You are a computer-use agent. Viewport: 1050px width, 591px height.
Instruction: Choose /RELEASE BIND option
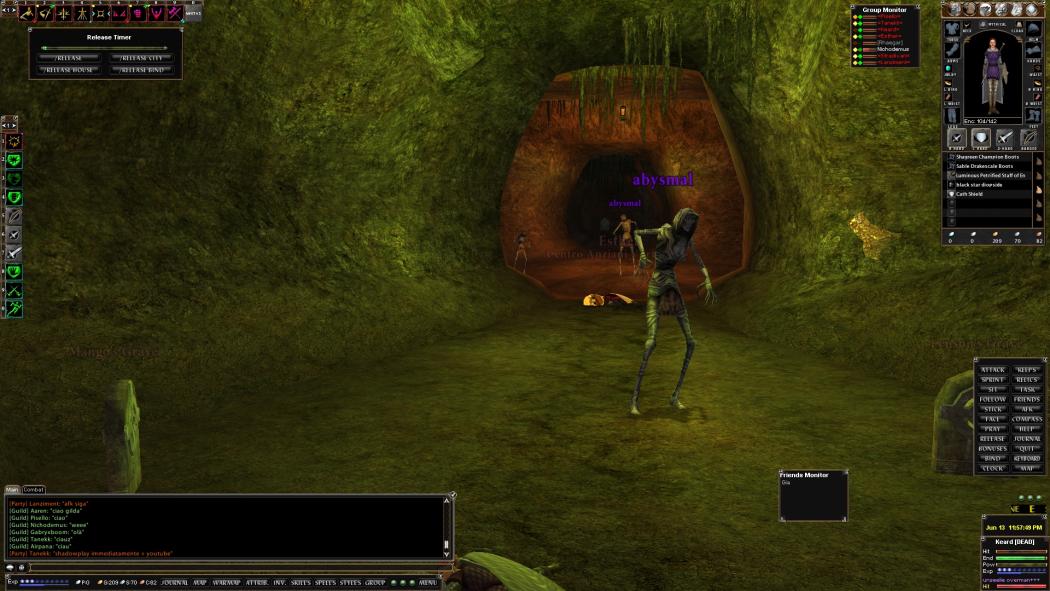(x=143, y=70)
